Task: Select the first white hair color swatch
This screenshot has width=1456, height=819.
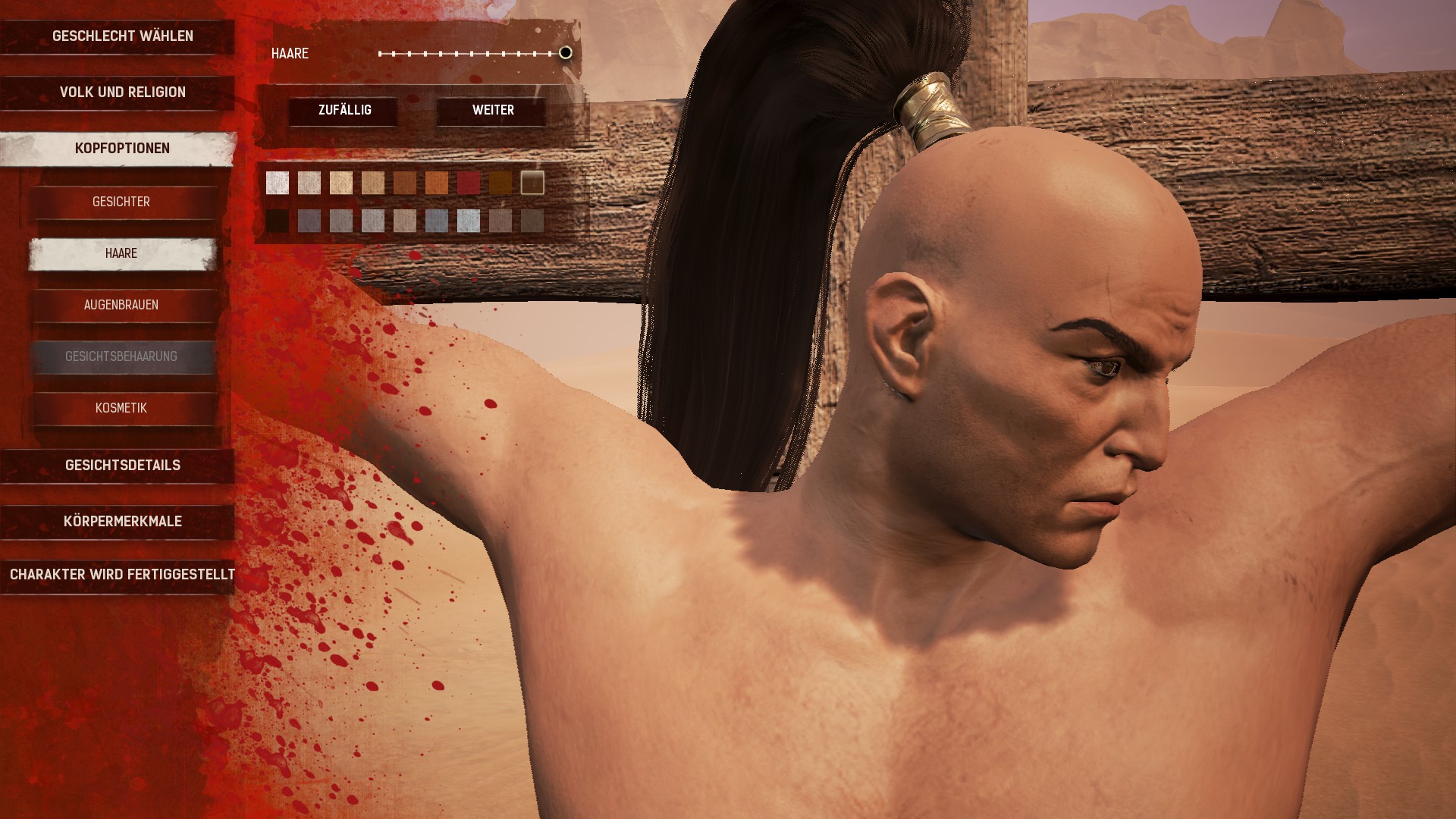Action: click(x=278, y=183)
